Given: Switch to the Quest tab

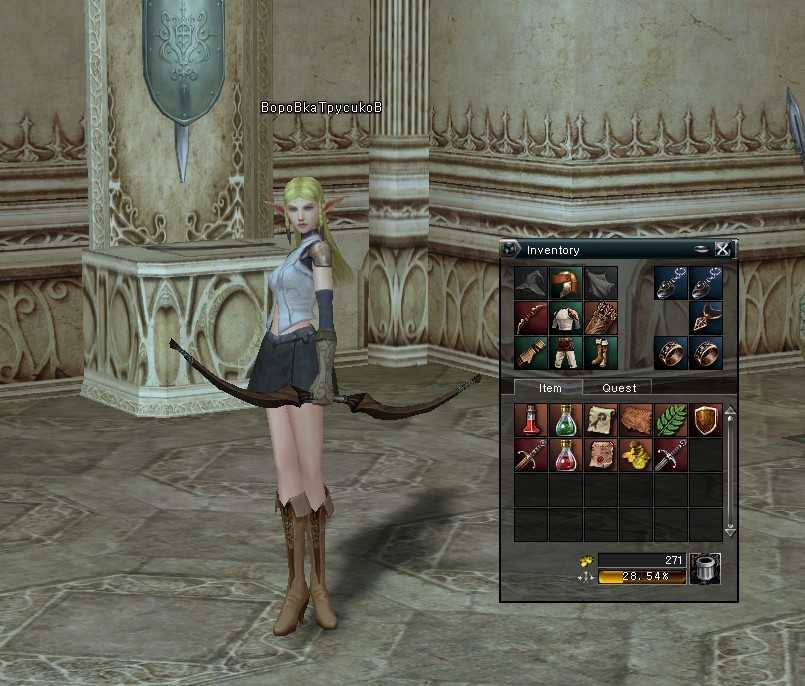Looking at the screenshot, I should click(618, 387).
